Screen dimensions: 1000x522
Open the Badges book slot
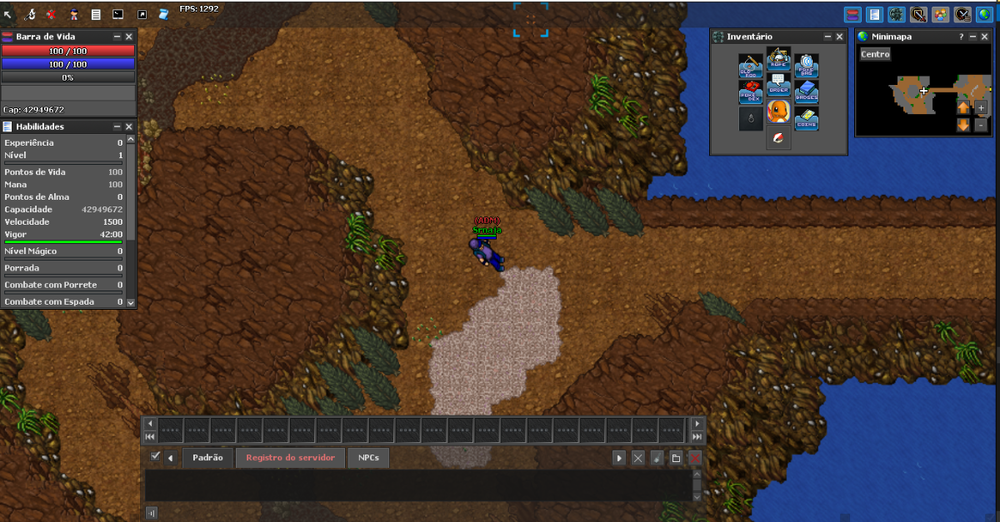click(806, 93)
